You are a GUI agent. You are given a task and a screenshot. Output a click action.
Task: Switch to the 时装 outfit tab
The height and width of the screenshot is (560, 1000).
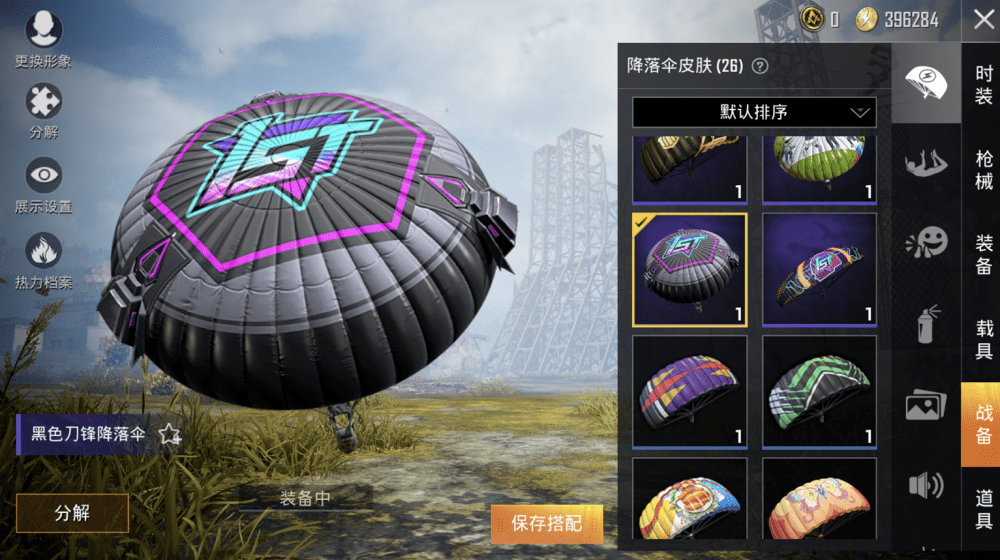click(x=983, y=85)
